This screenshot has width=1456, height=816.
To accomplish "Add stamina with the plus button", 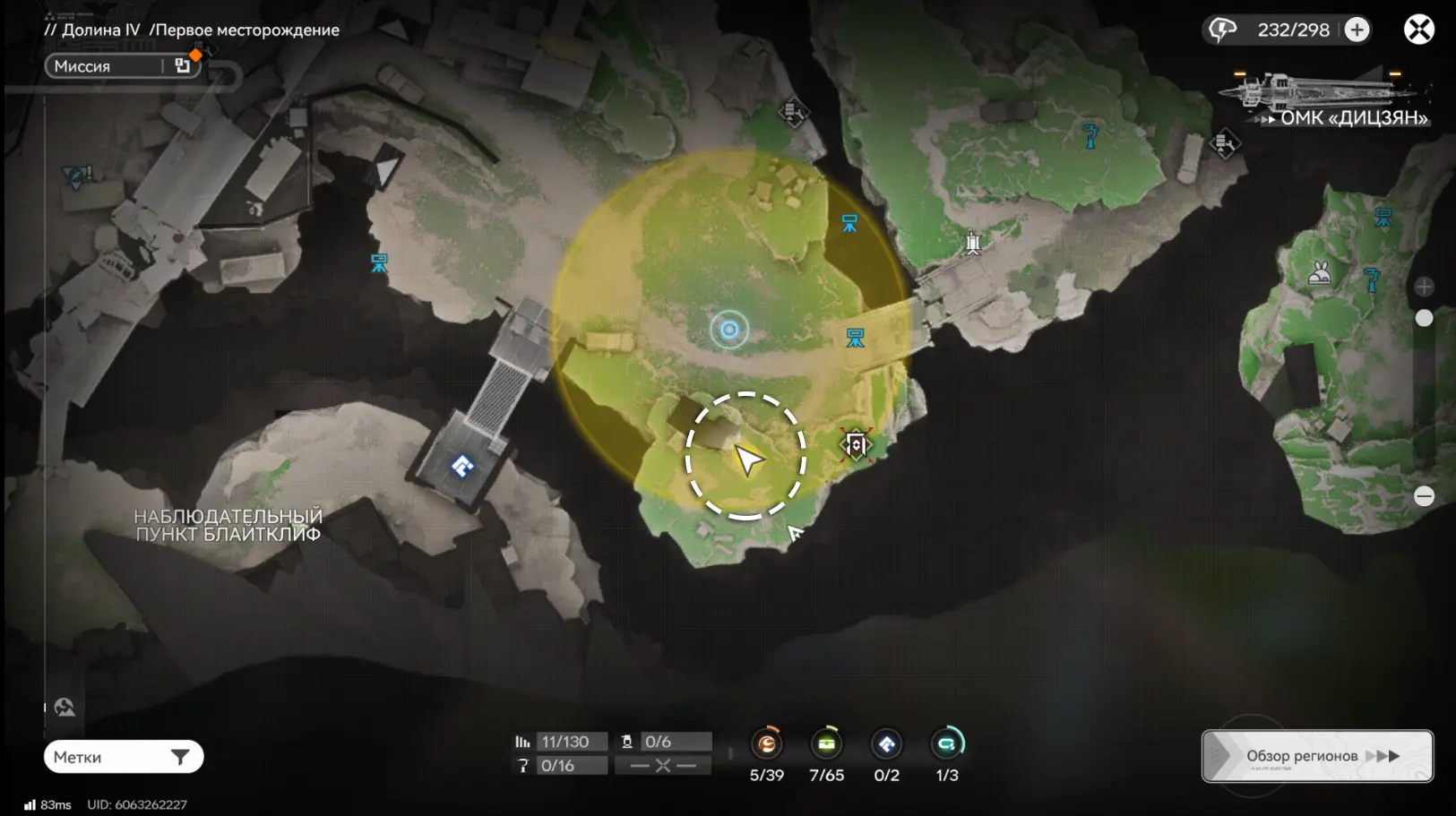I will point(1357,30).
